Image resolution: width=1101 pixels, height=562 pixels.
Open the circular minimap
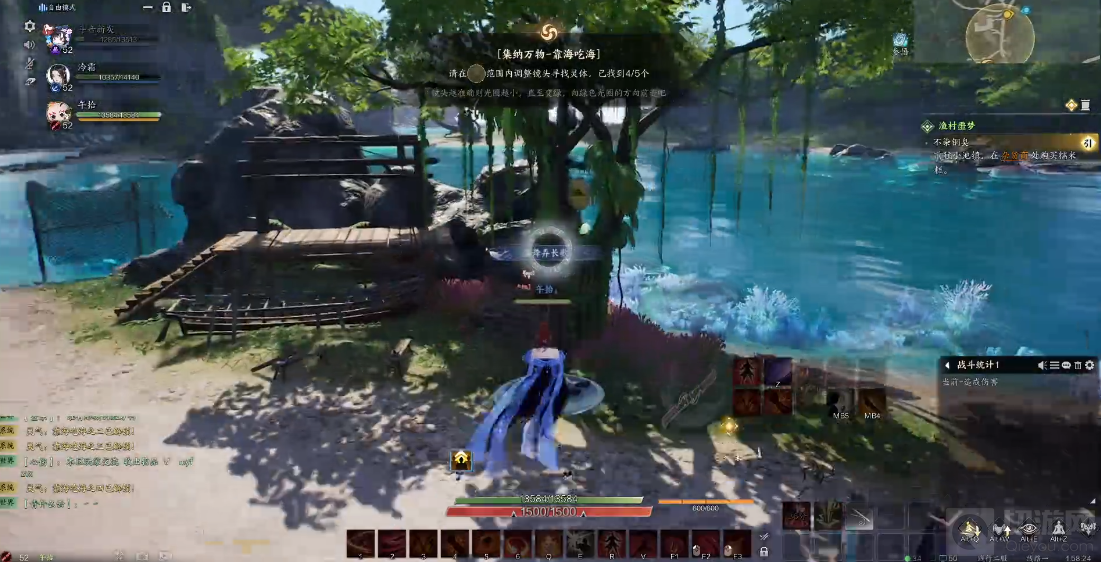999,32
